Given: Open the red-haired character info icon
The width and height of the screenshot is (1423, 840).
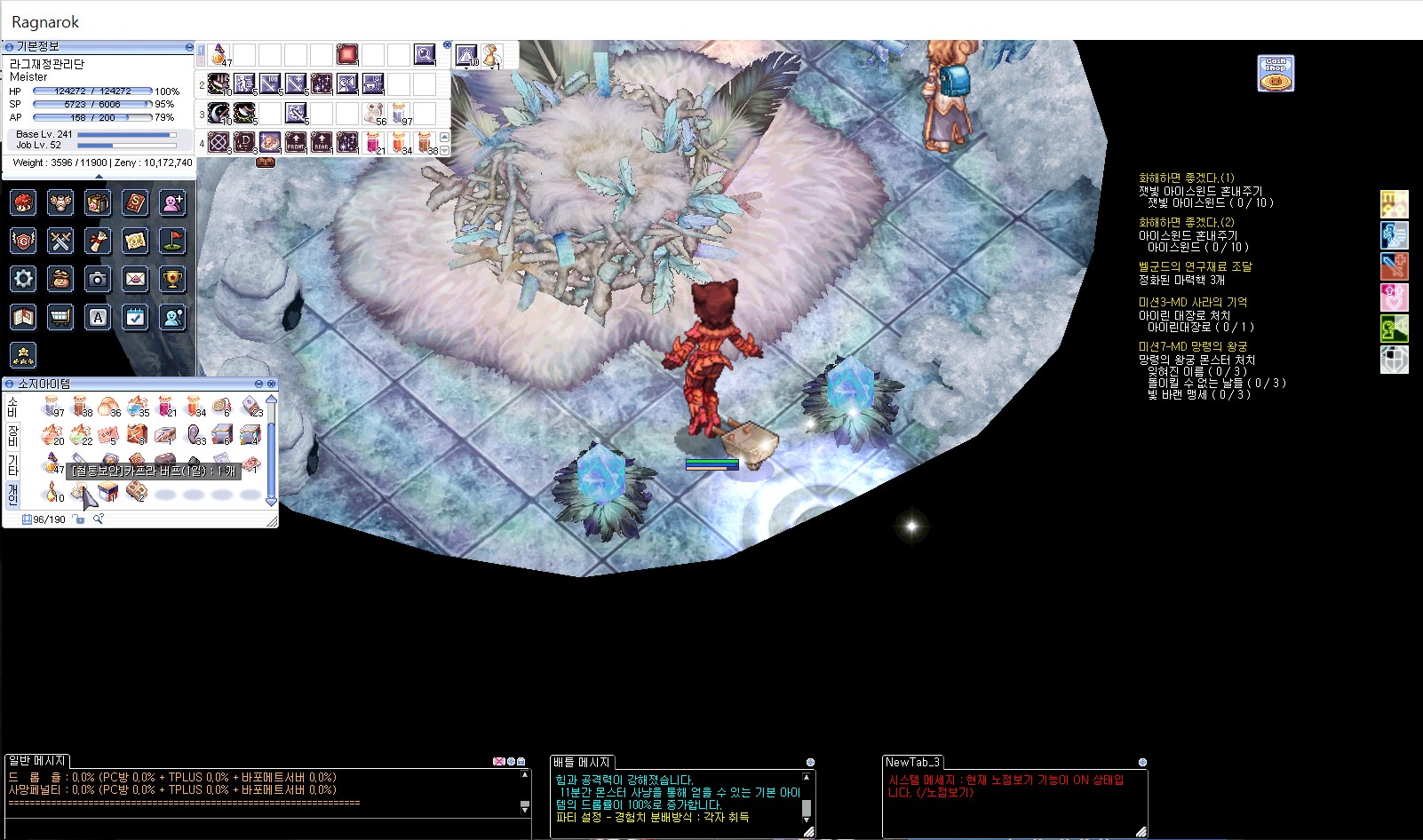Looking at the screenshot, I should coord(23,202).
